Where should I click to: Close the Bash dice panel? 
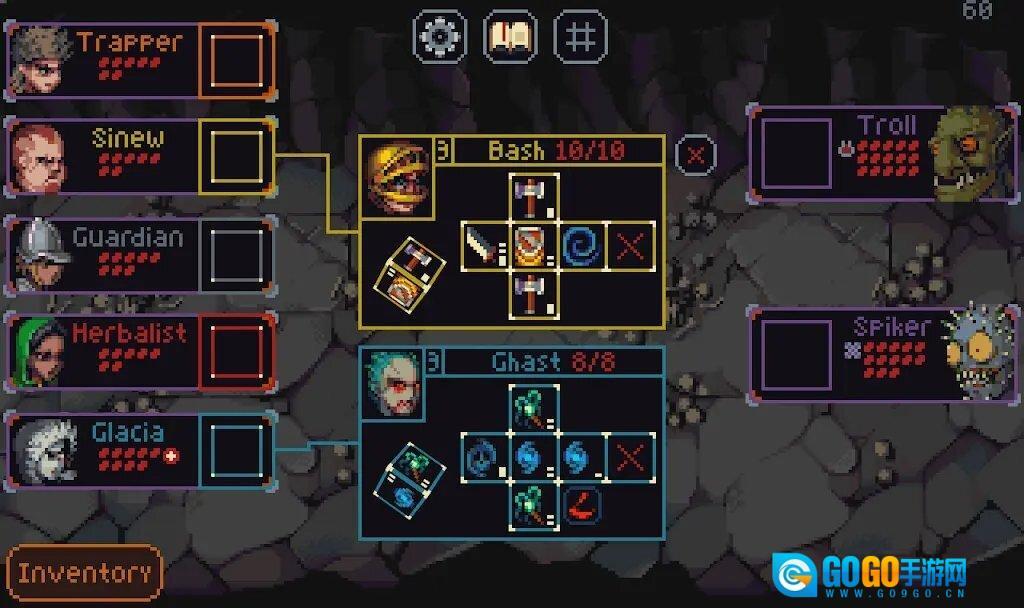(x=696, y=154)
